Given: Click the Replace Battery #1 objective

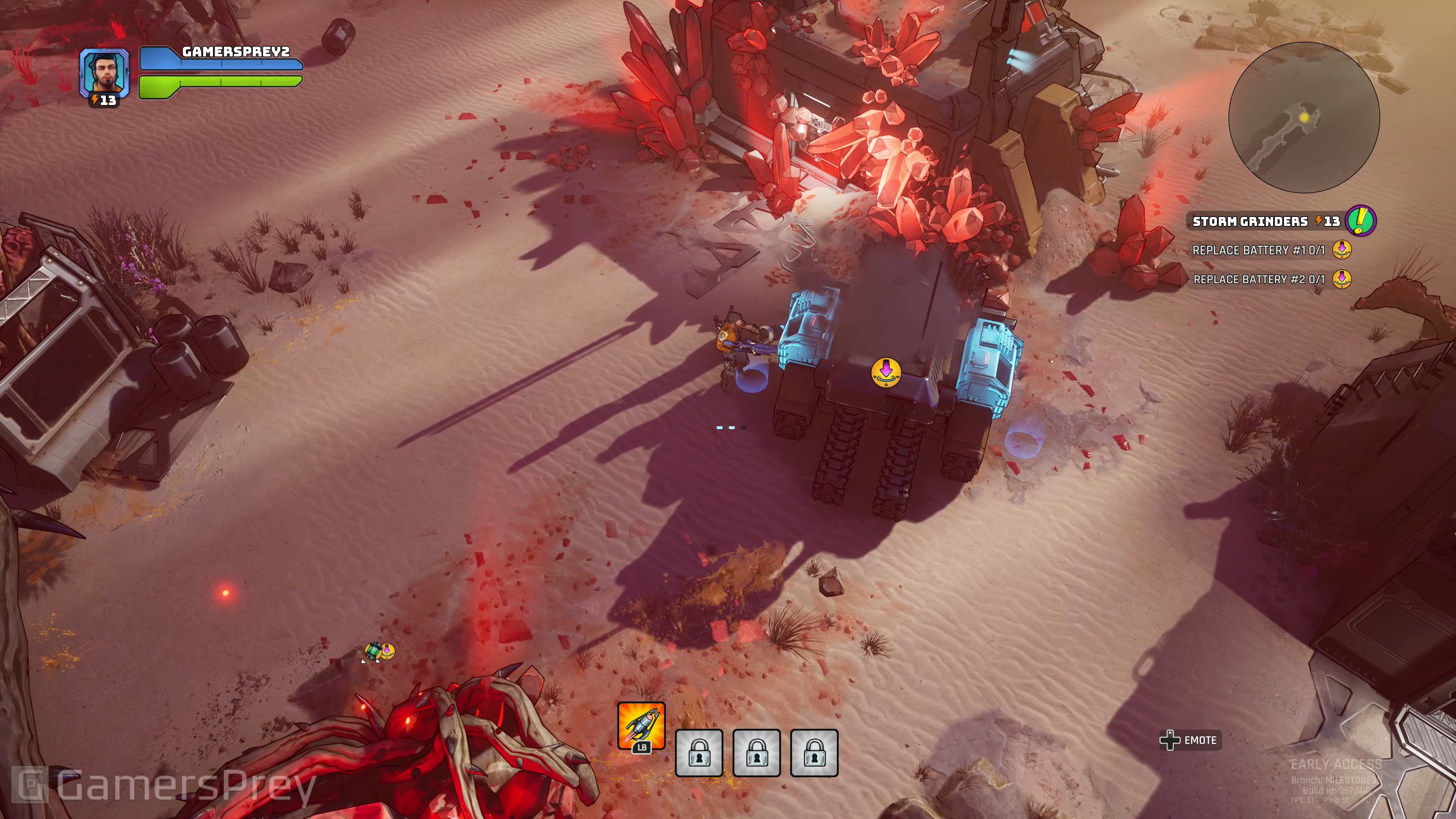Looking at the screenshot, I should click(x=1258, y=250).
